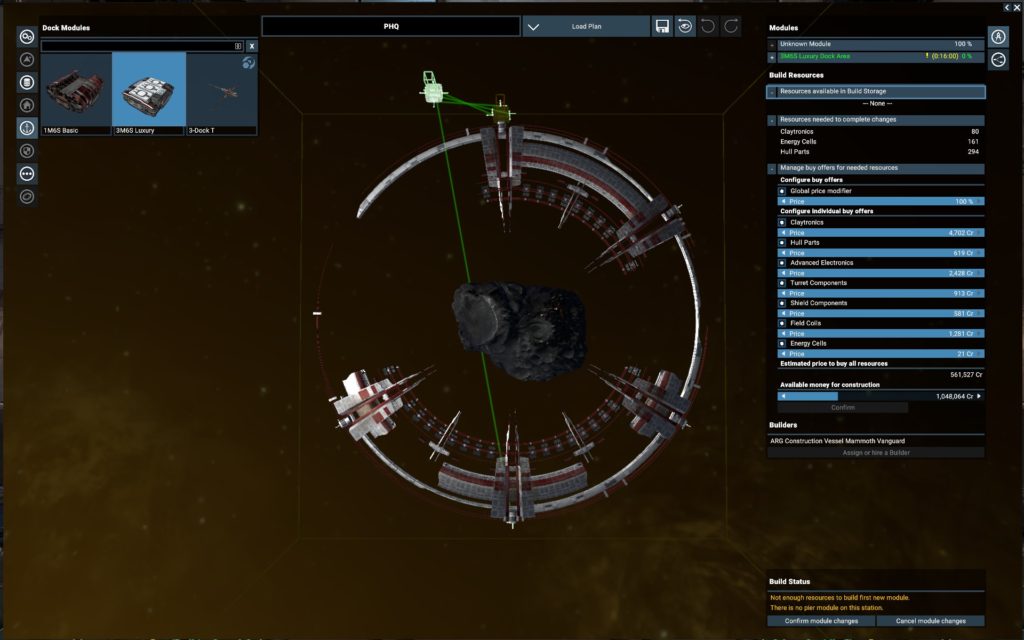Image resolution: width=1024 pixels, height=640 pixels.
Task: Cancel module changes
Action: tap(931, 621)
